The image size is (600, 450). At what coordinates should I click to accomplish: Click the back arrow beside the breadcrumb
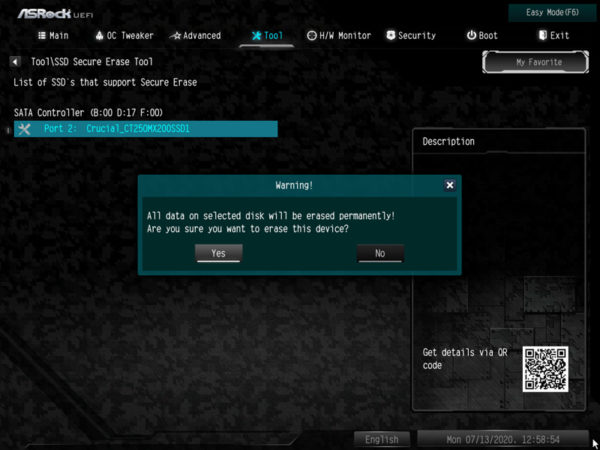point(15,61)
